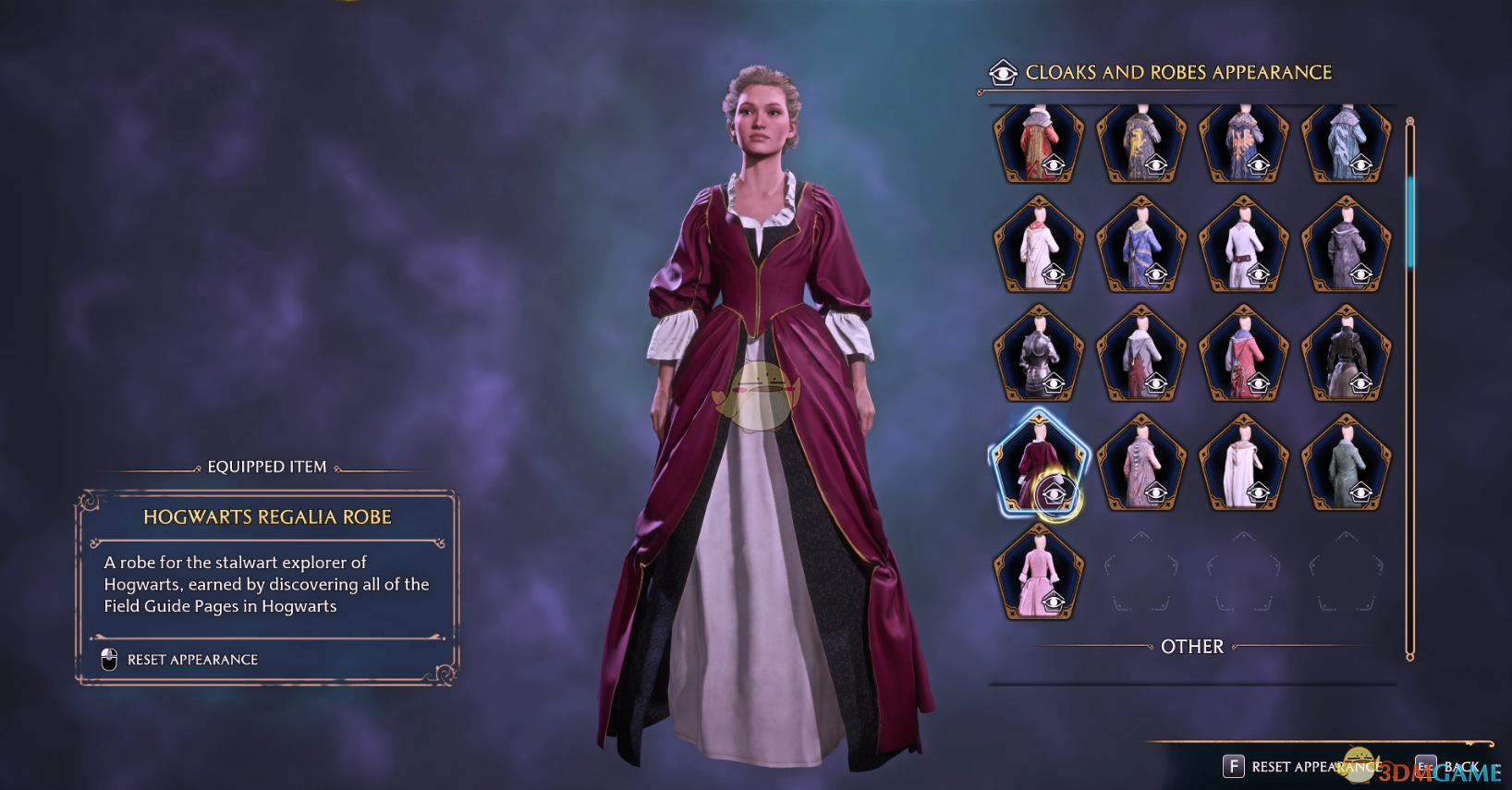Select the red and gold robe appearance
Viewport: 1512px width, 790px height.
pyautogui.click(x=1039, y=143)
